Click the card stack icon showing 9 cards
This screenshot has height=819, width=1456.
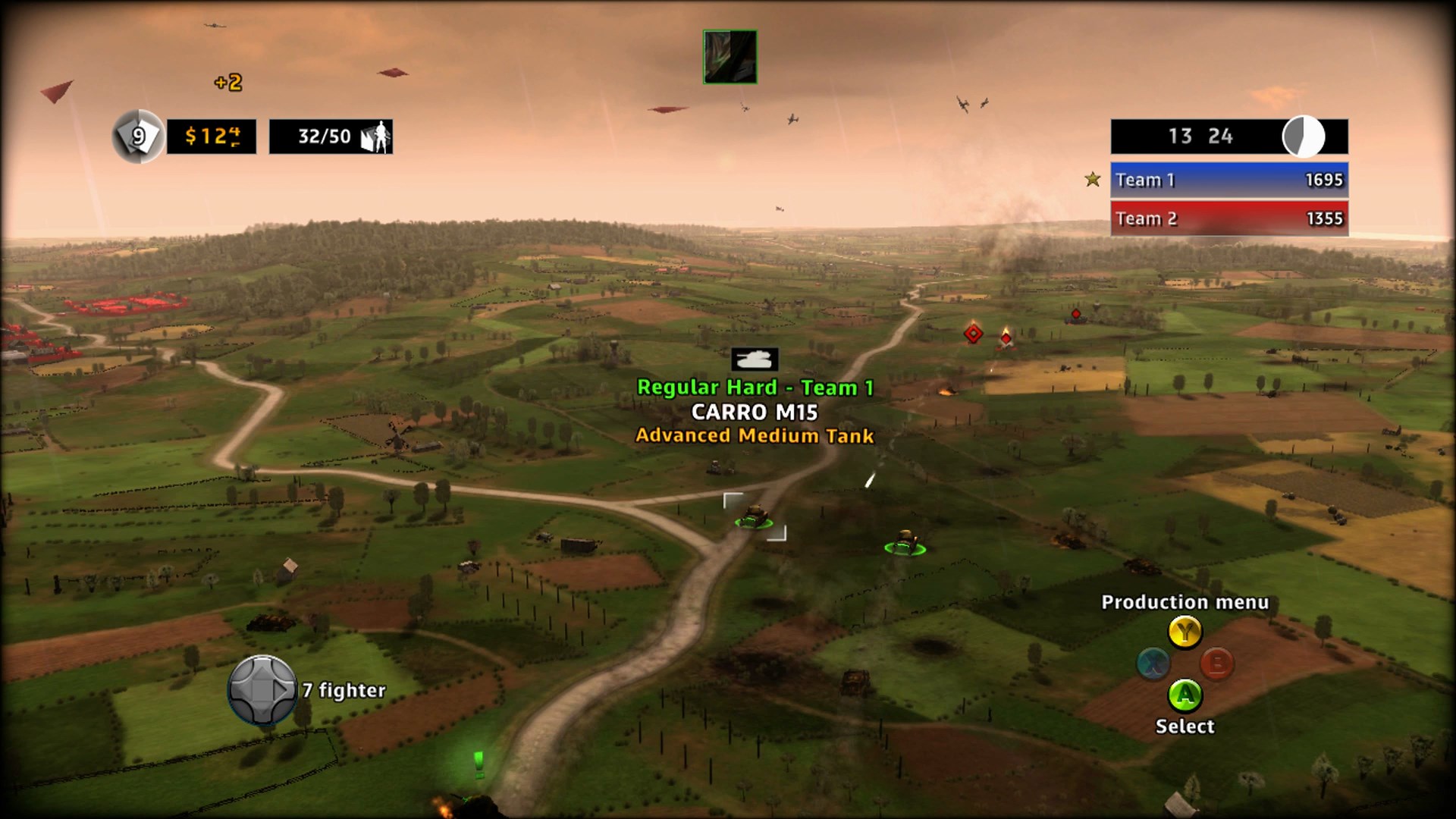point(137,136)
